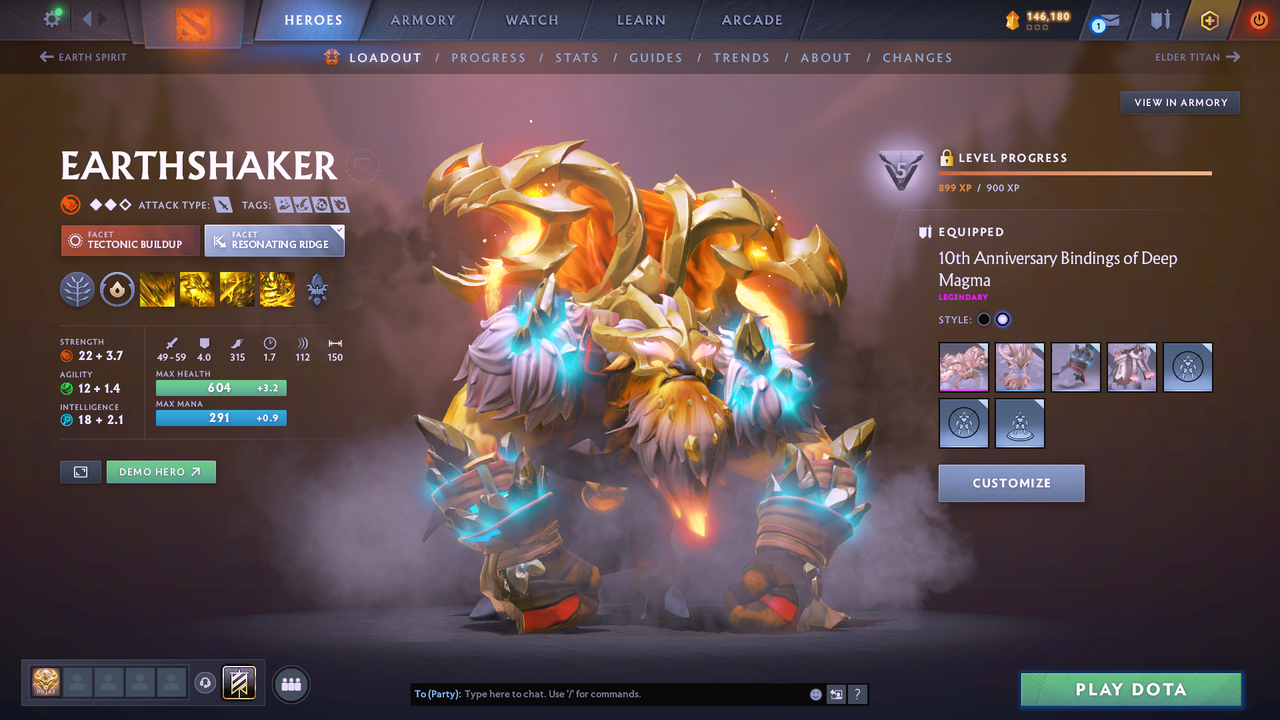Click the power button to quit
The image size is (1280, 720).
pos(1258,20)
